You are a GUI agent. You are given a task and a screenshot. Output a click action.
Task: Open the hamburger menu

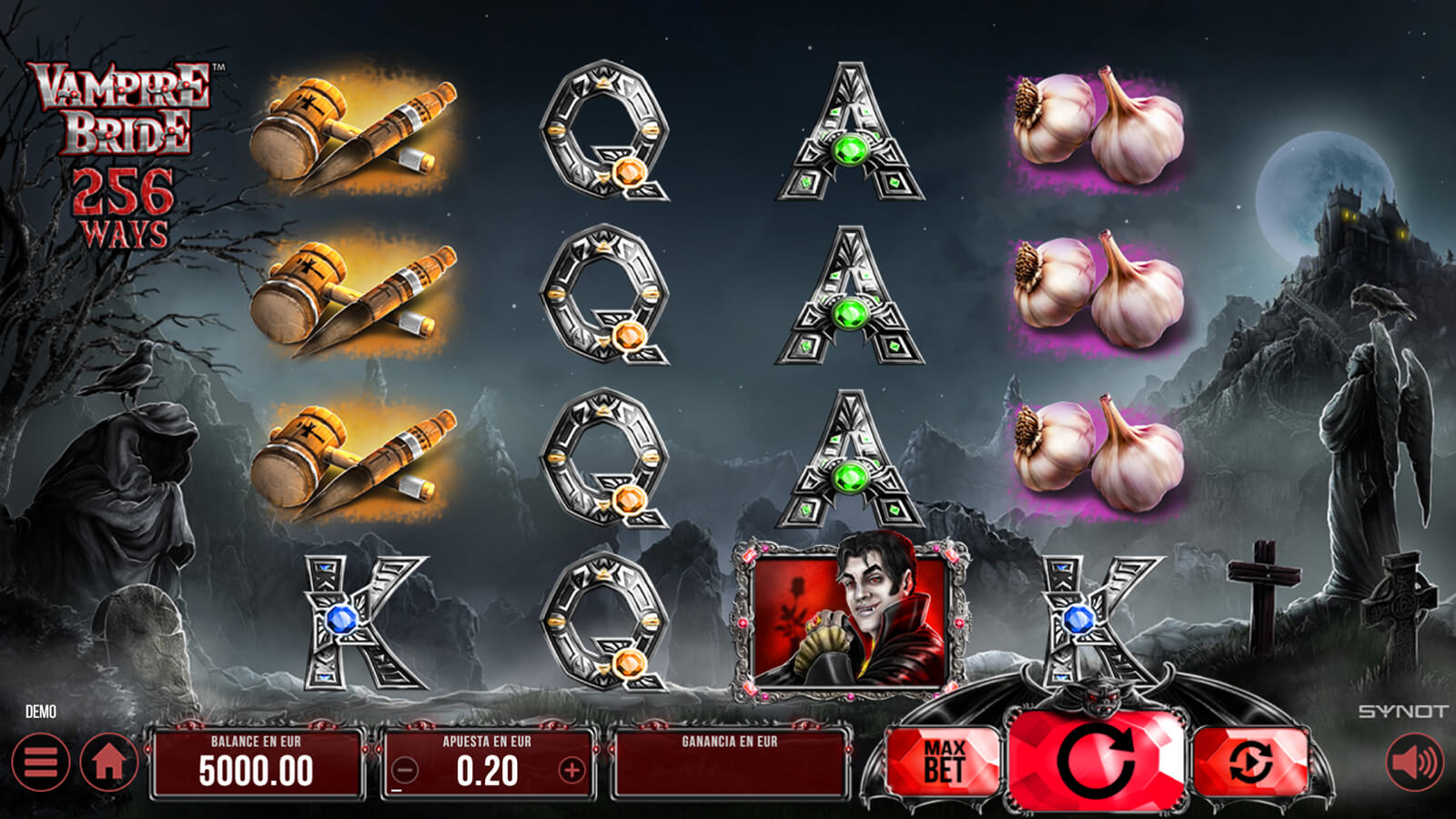pyautogui.click(x=41, y=762)
